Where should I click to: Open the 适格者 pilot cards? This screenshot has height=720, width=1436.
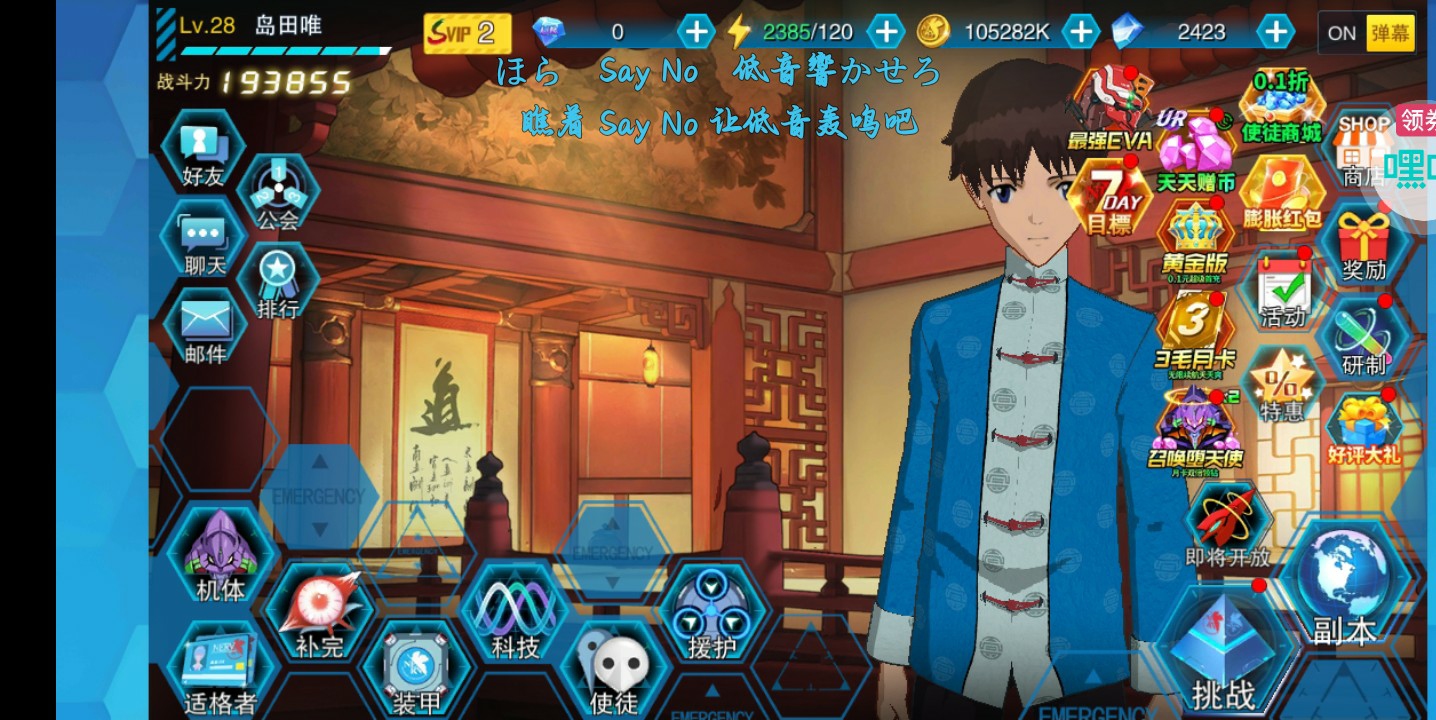coord(220,670)
